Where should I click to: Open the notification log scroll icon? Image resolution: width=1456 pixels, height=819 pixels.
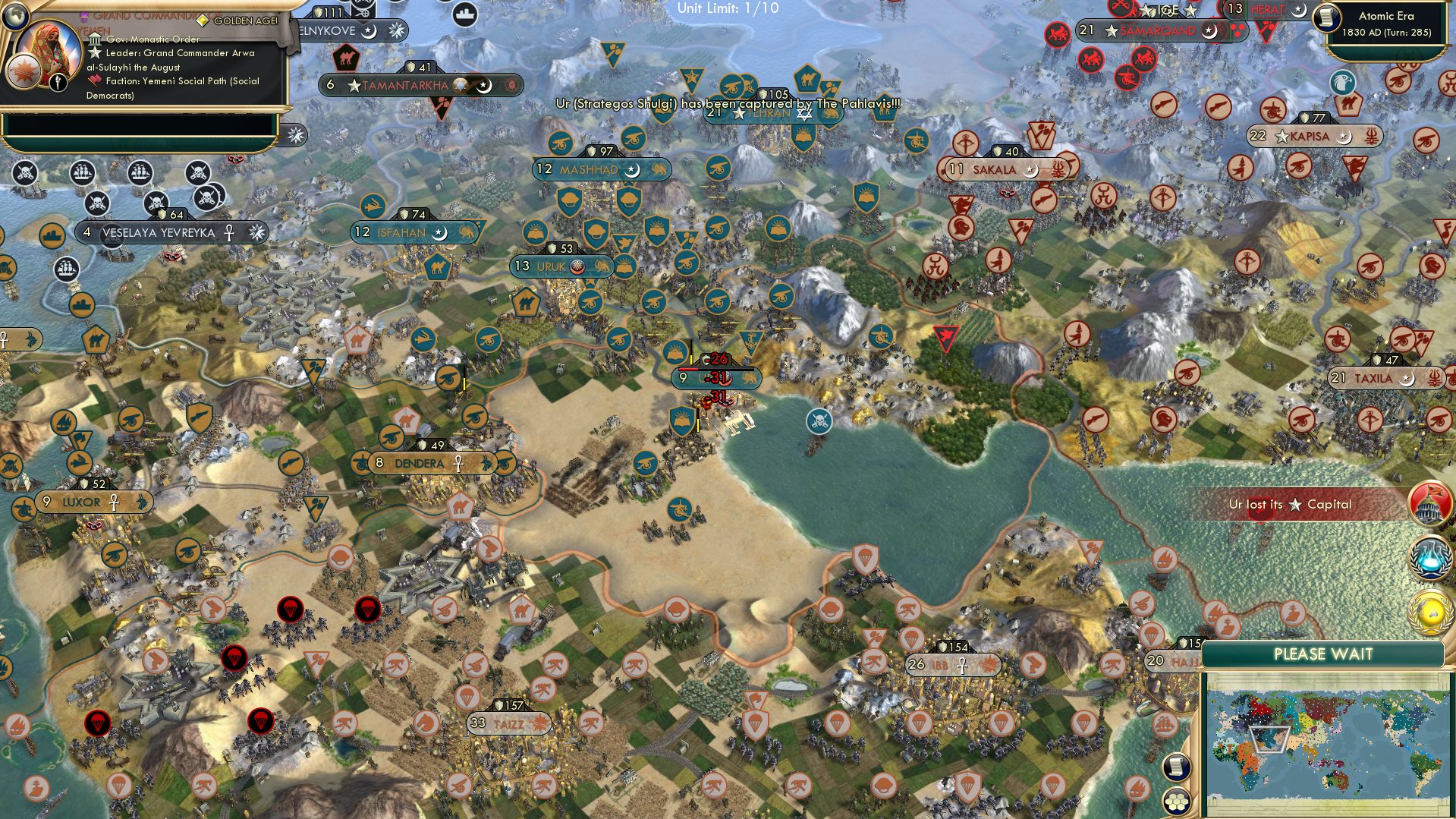[1176, 767]
